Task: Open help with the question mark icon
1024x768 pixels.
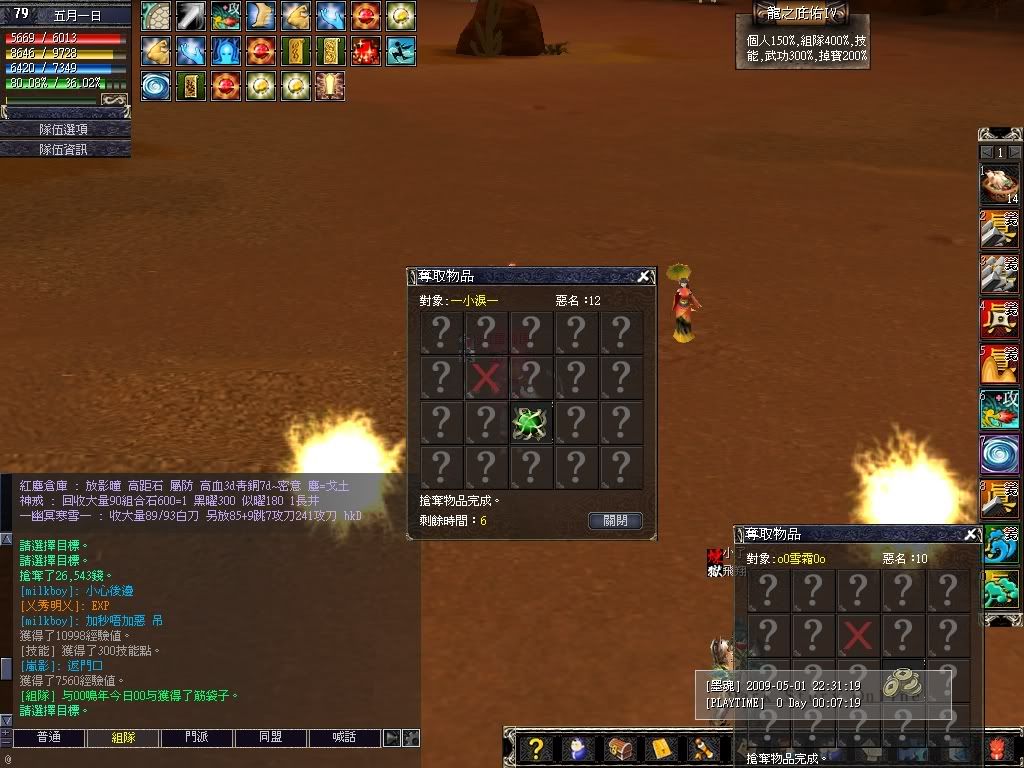Action: tap(536, 749)
